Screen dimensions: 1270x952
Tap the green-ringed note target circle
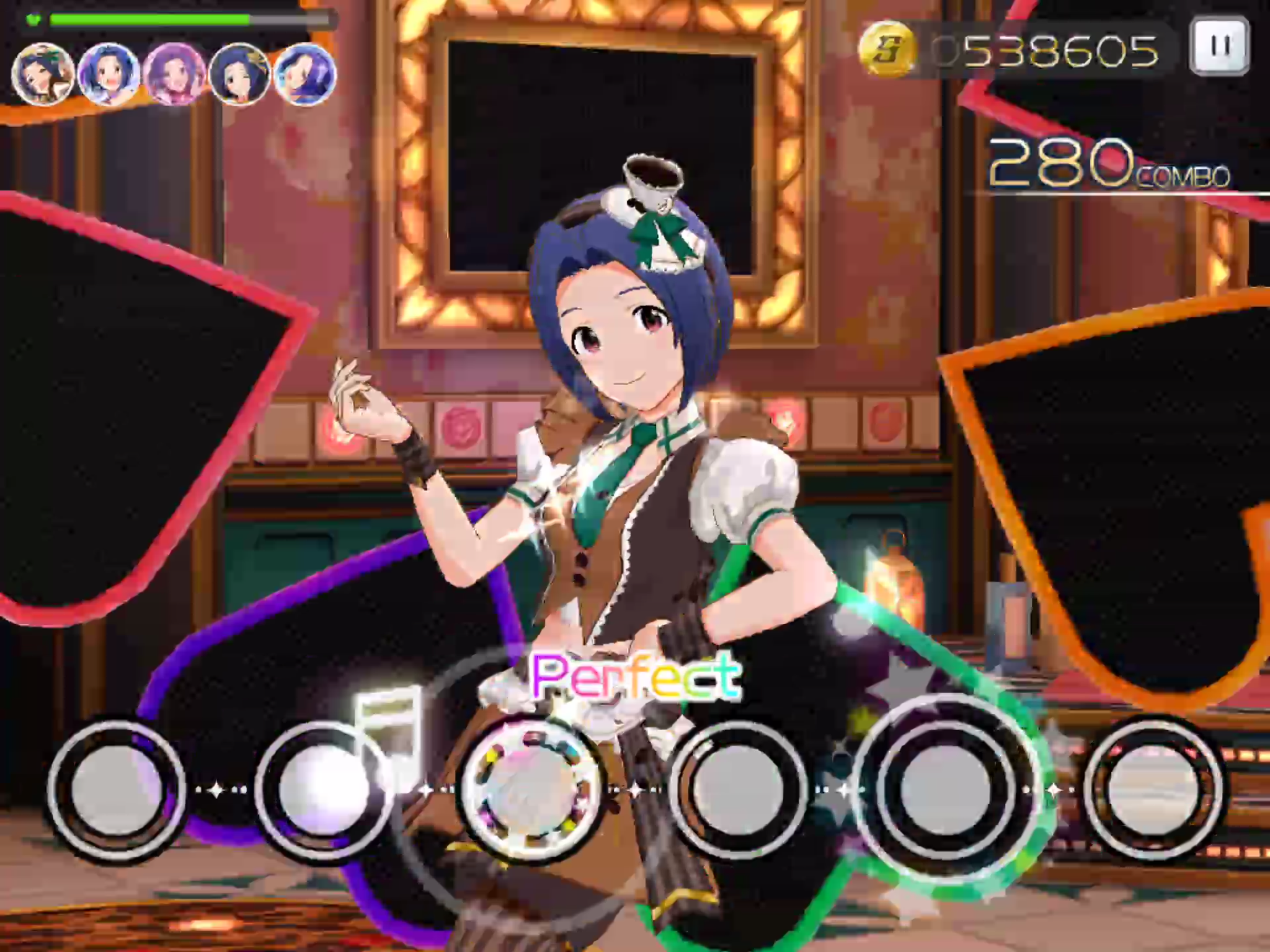945,789
